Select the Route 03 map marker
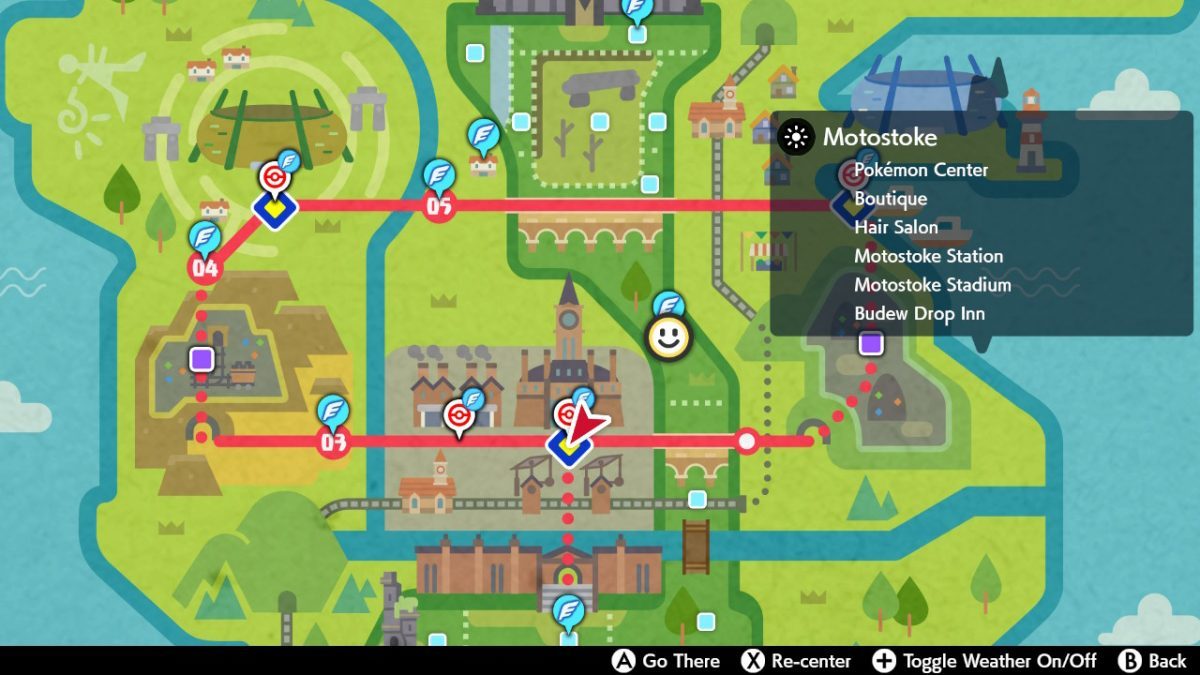1200x675 pixels. tap(332, 442)
